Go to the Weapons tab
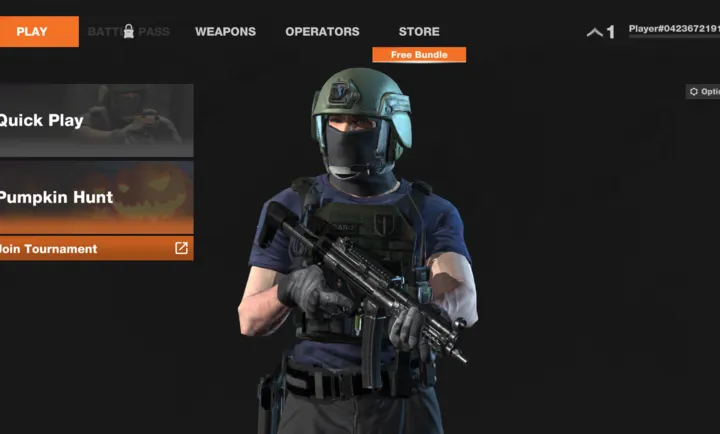 (225, 31)
